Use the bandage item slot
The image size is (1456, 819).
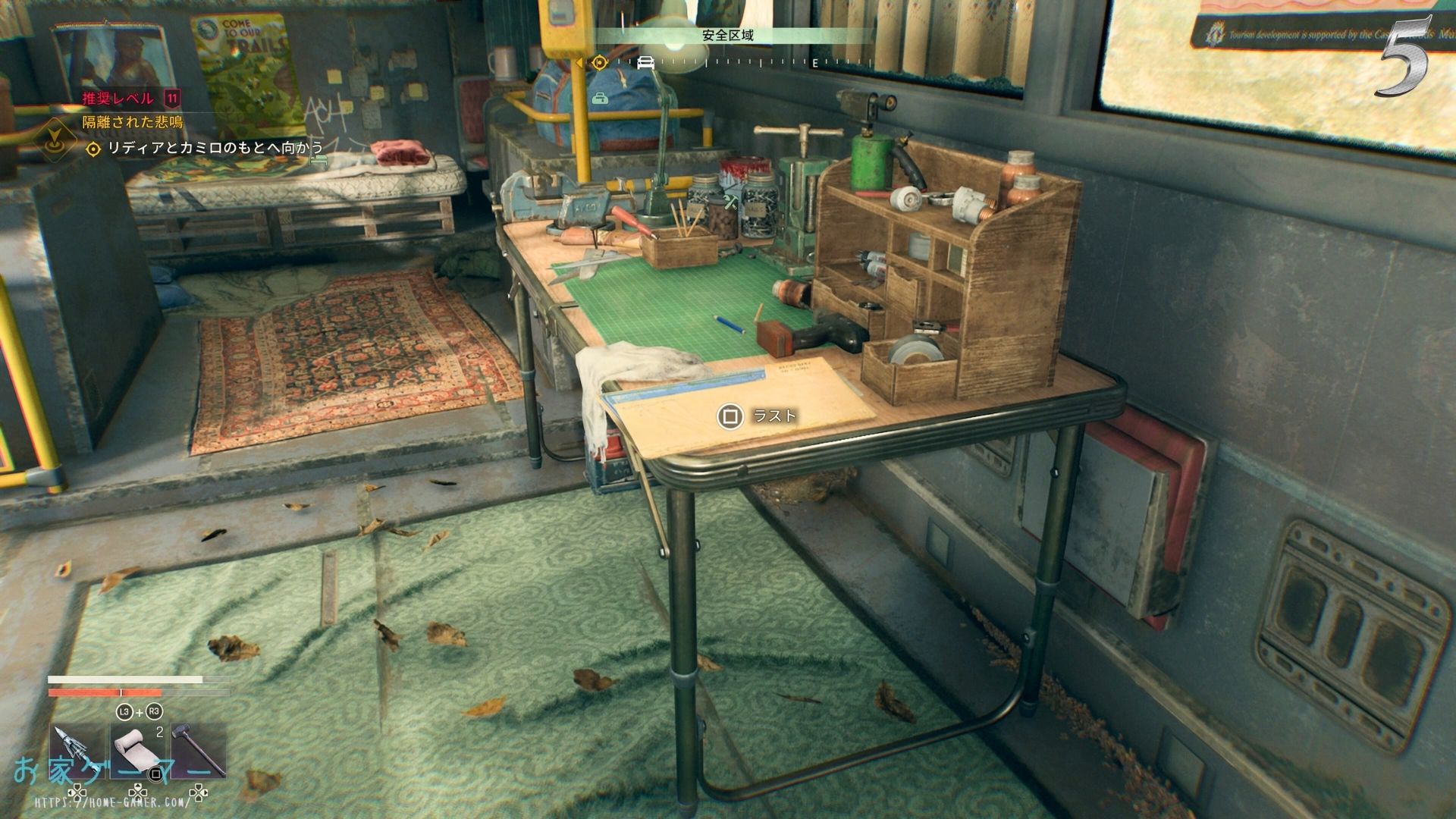pyautogui.click(x=138, y=749)
